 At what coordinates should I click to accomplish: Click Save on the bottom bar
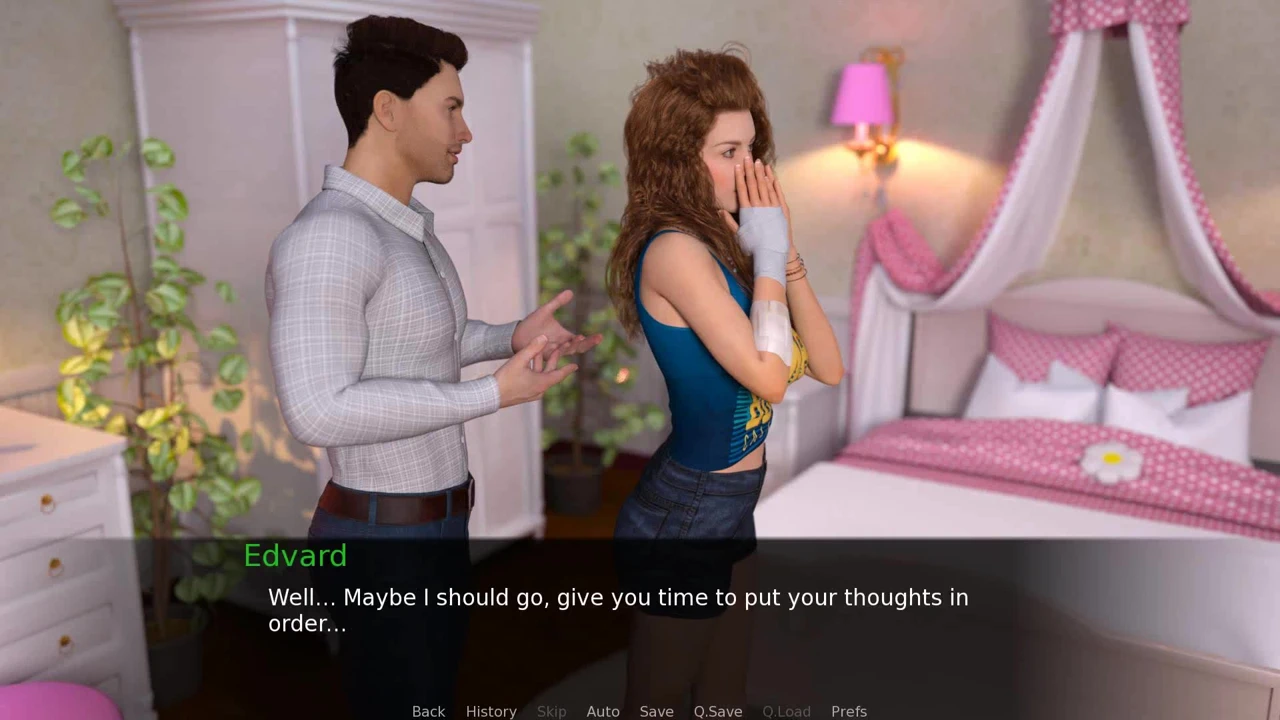tap(656, 711)
